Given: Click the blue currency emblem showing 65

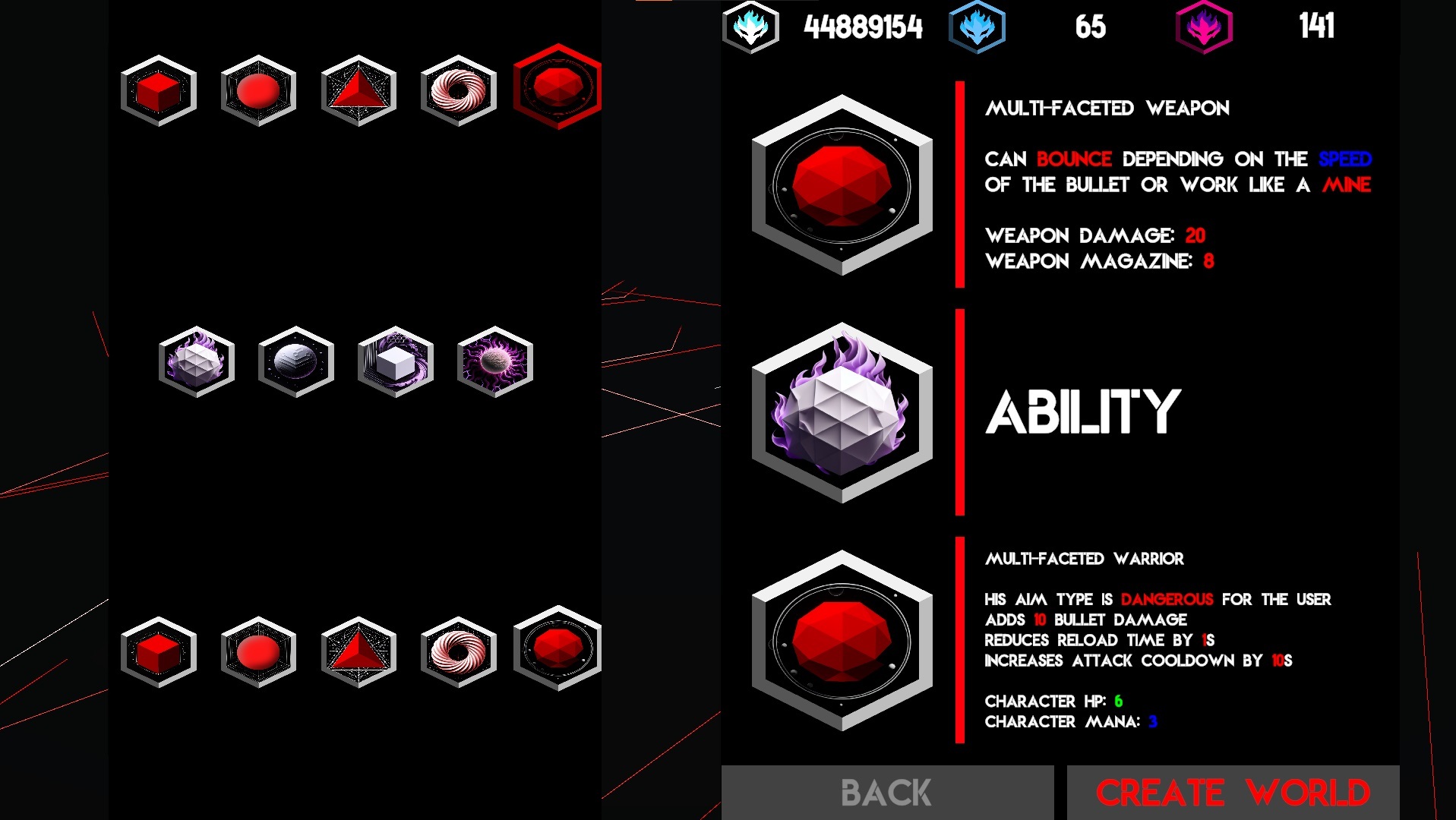Looking at the screenshot, I should click(x=976, y=28).
